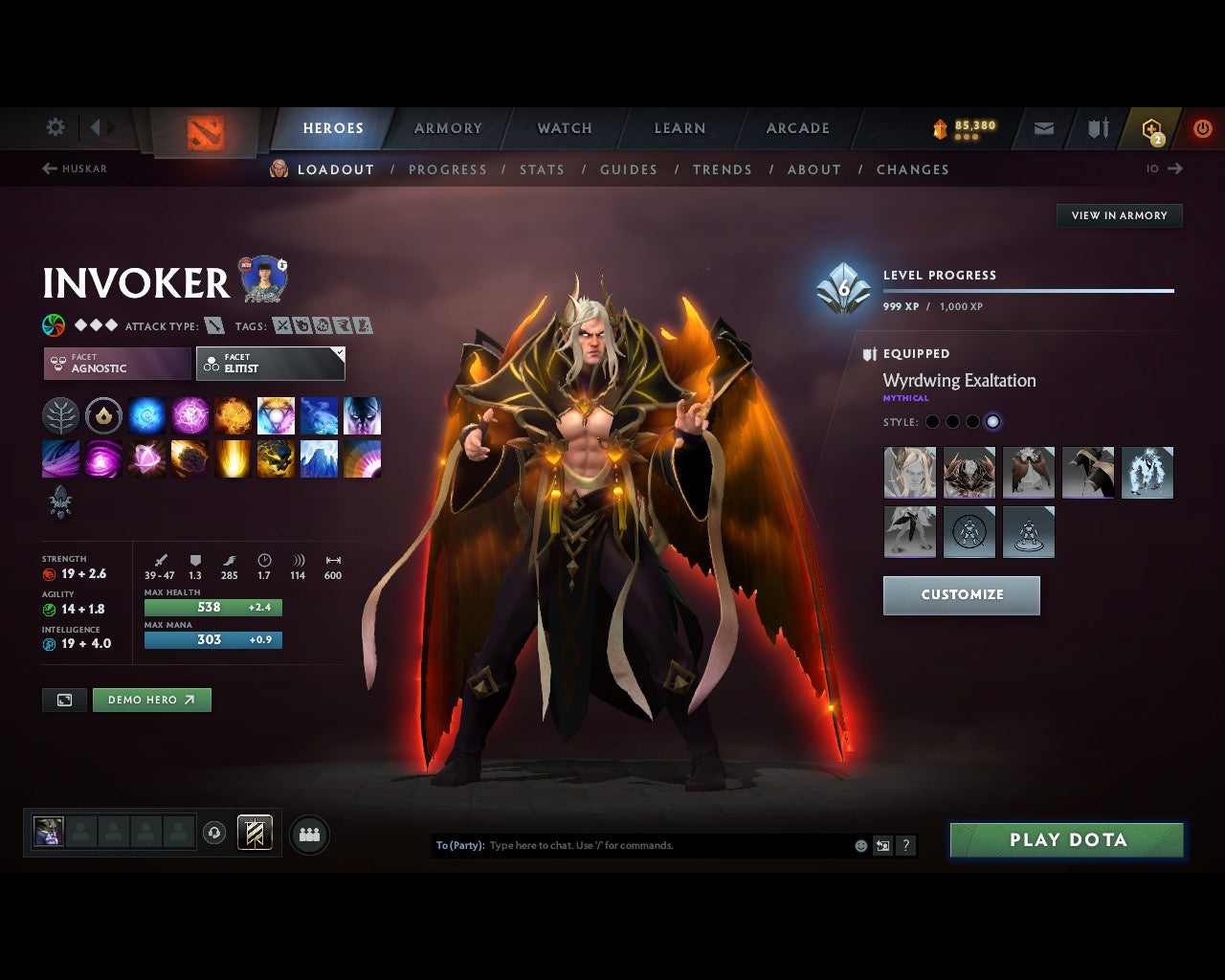Click the View in Armory button
This screenshot has width=1225, height=980.
[1119, 215]
